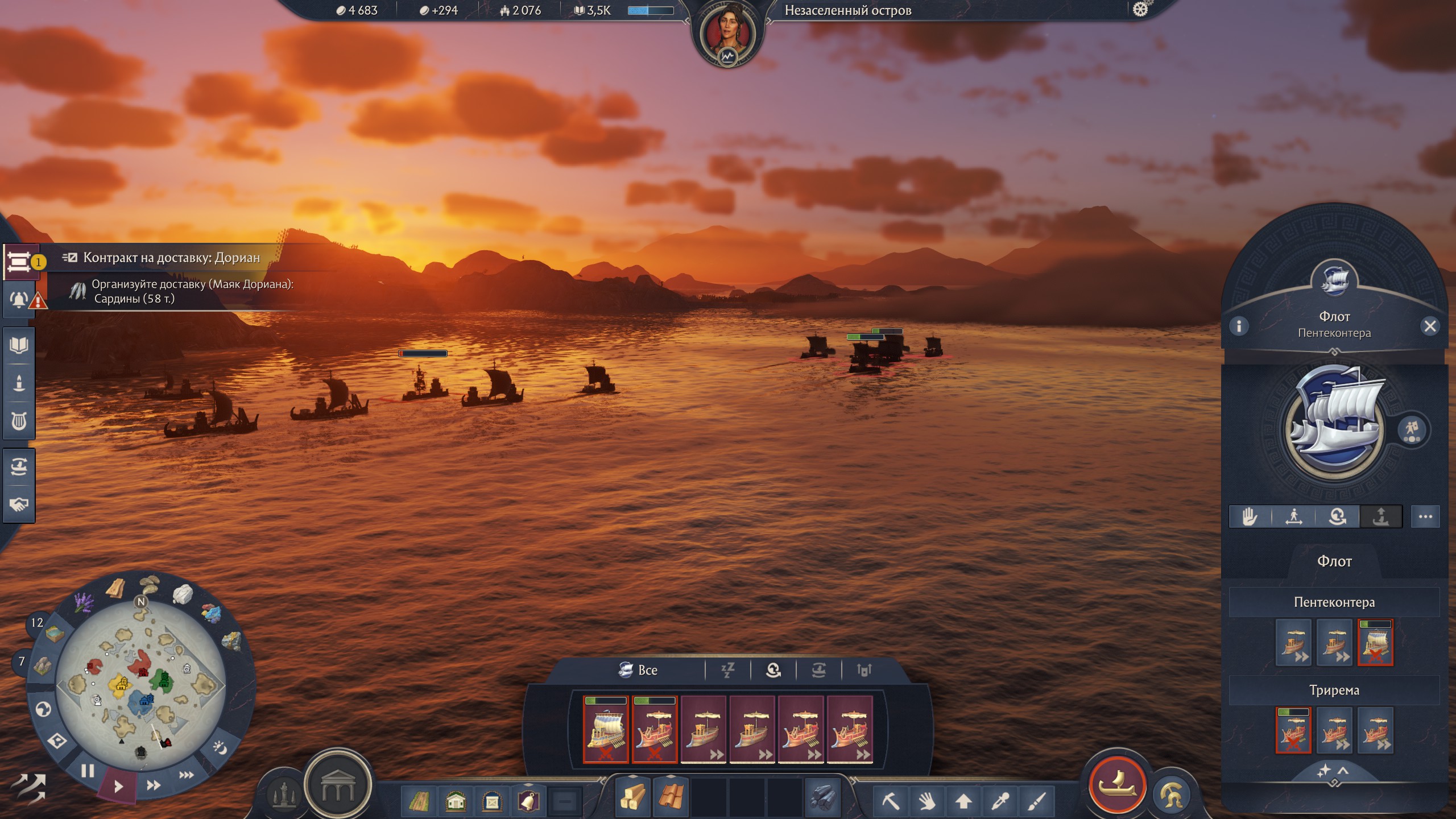This screenshot has height=819, width=1456.
Task: Open the Dorian delivery contract quest
Action: (171, 258)
